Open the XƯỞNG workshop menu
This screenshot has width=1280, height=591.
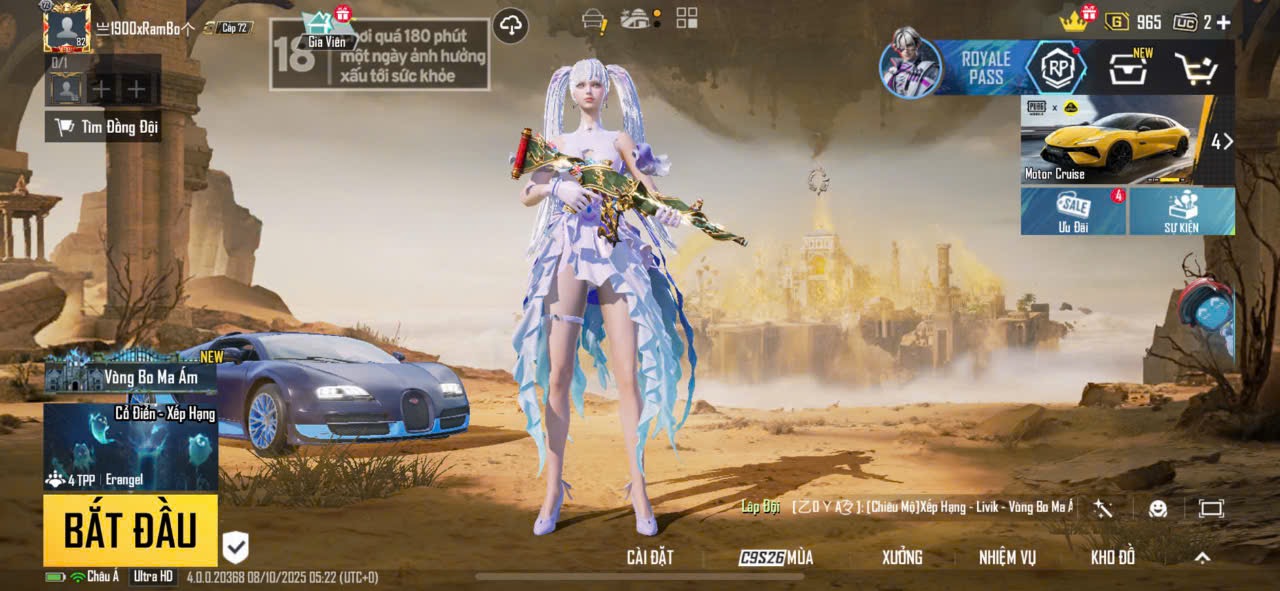coord(902,558)
